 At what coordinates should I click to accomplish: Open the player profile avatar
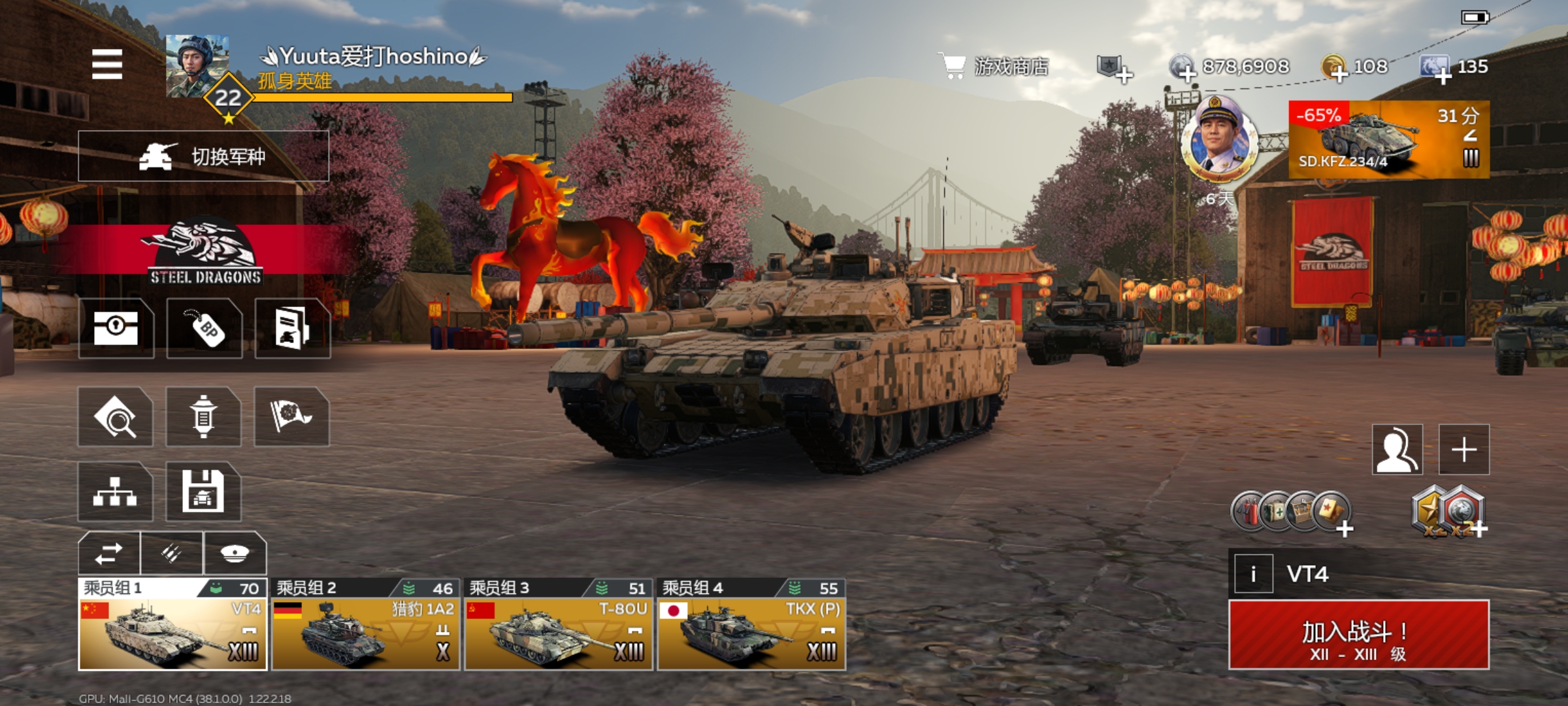coord(197,67)
